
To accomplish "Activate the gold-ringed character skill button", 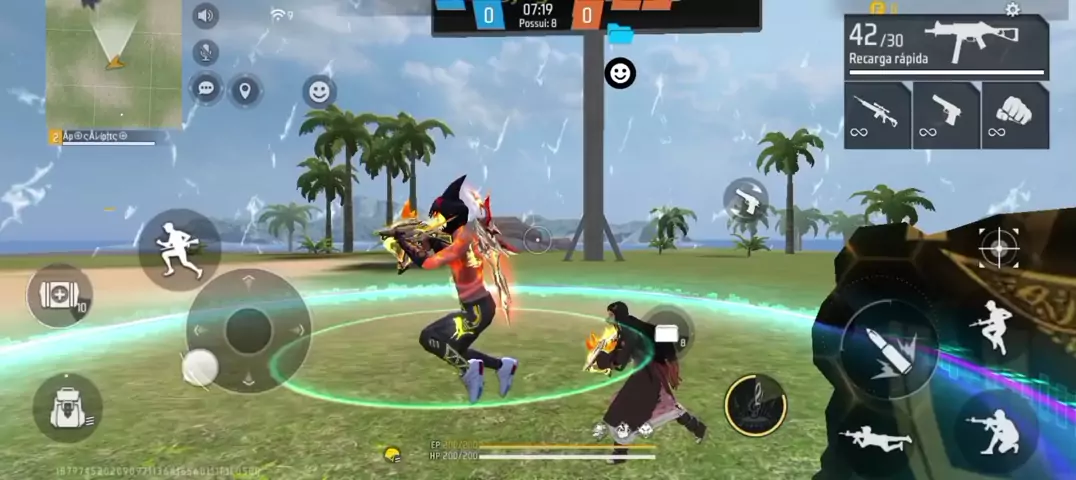I will (x=755, y=405).
